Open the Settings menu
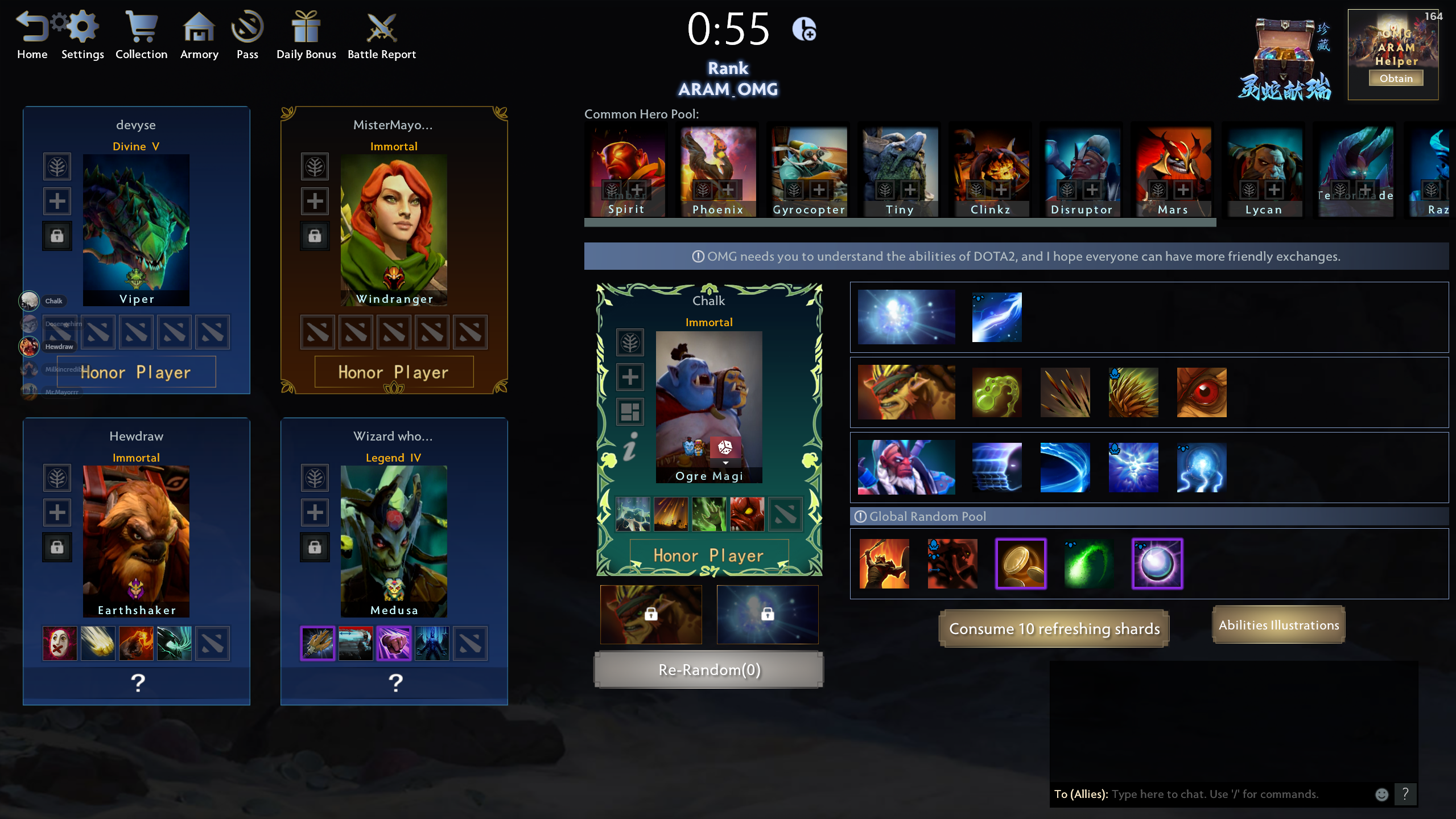 (83, 35)
